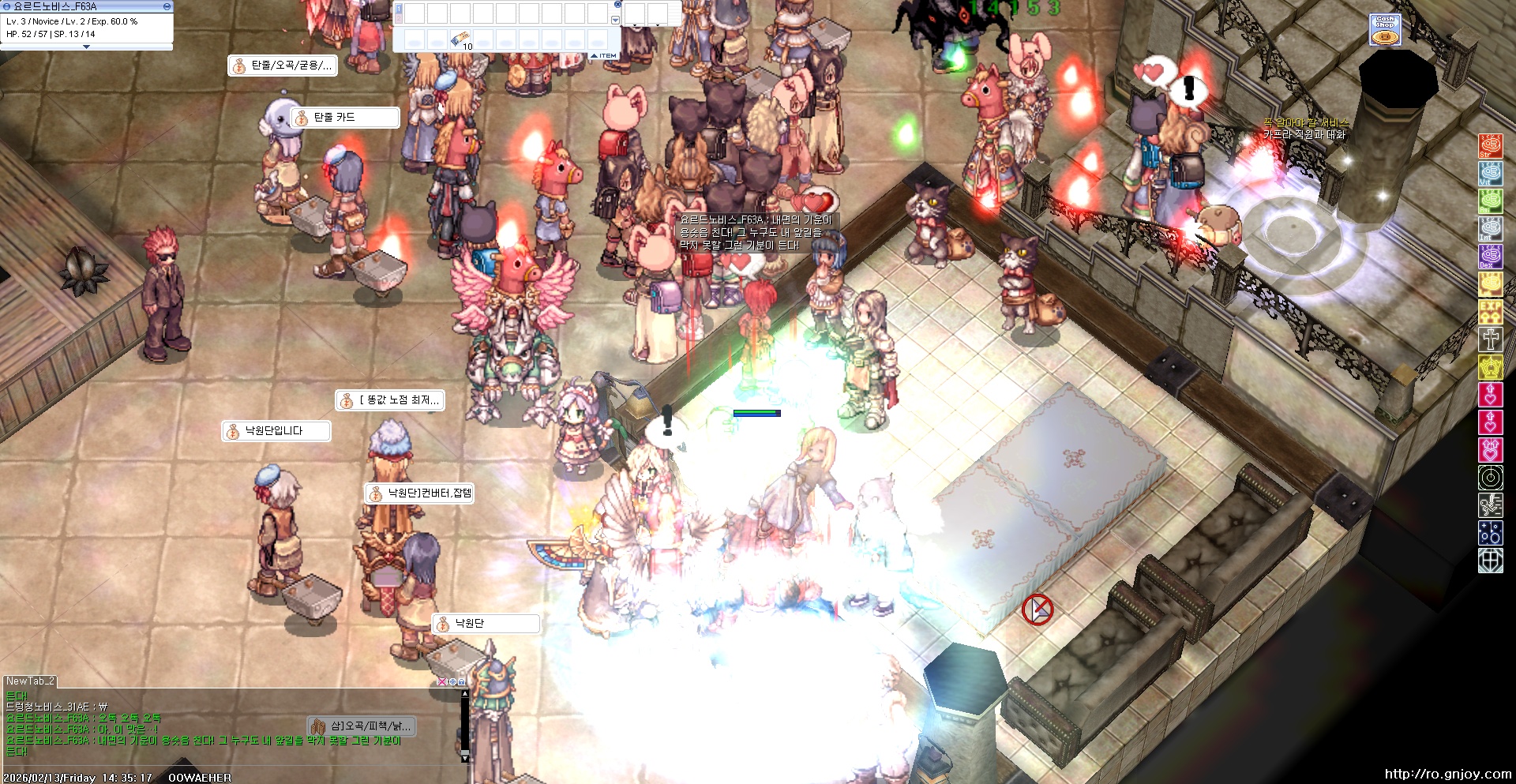The height and width of the screenshot is (784, 1516).
Task: Open the 삼]오곡/피책 buying shop sign
Action: 361,726
